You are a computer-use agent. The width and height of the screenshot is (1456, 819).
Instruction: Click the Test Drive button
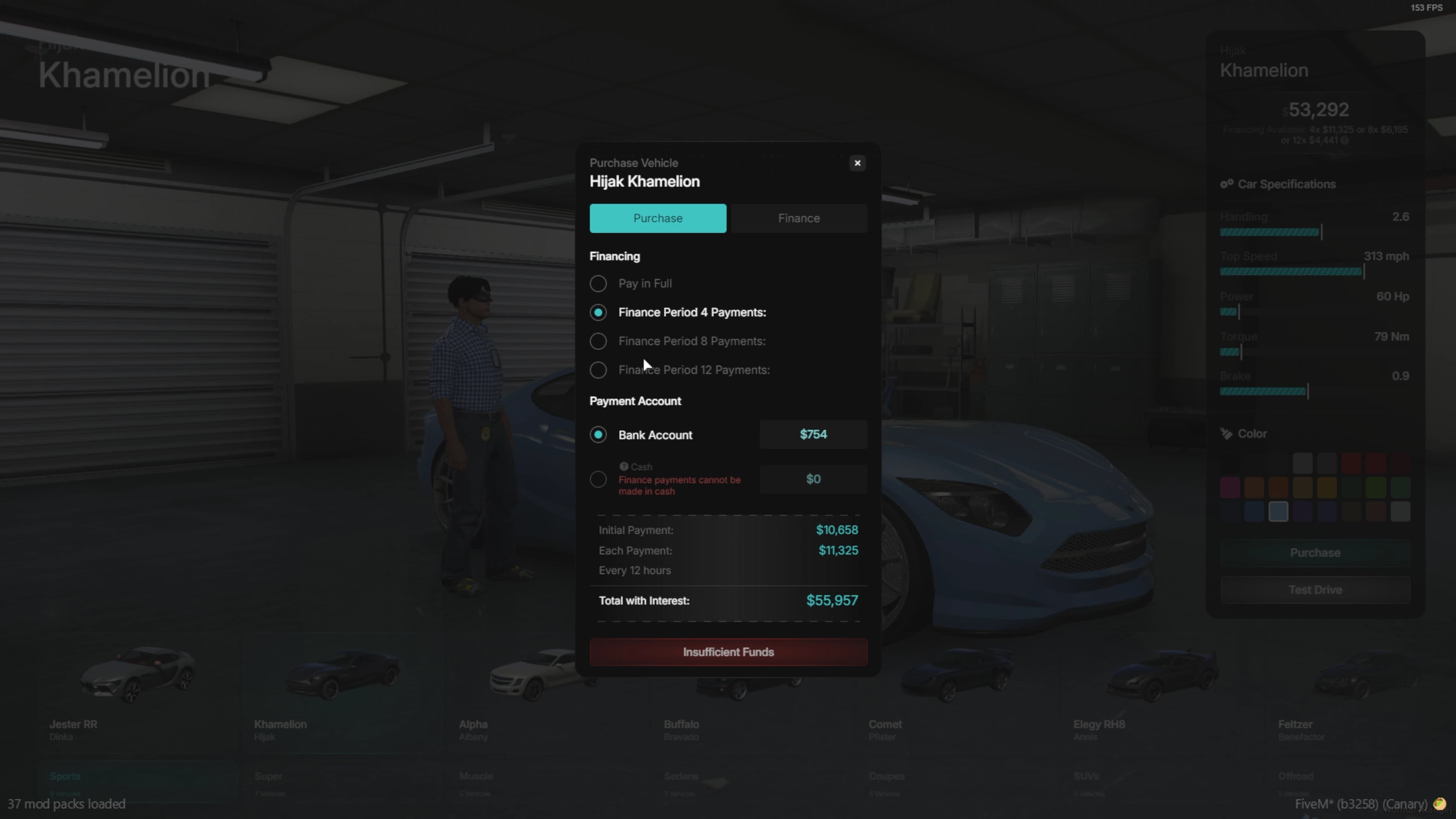pyautogui.click(x=1315, y=590)
